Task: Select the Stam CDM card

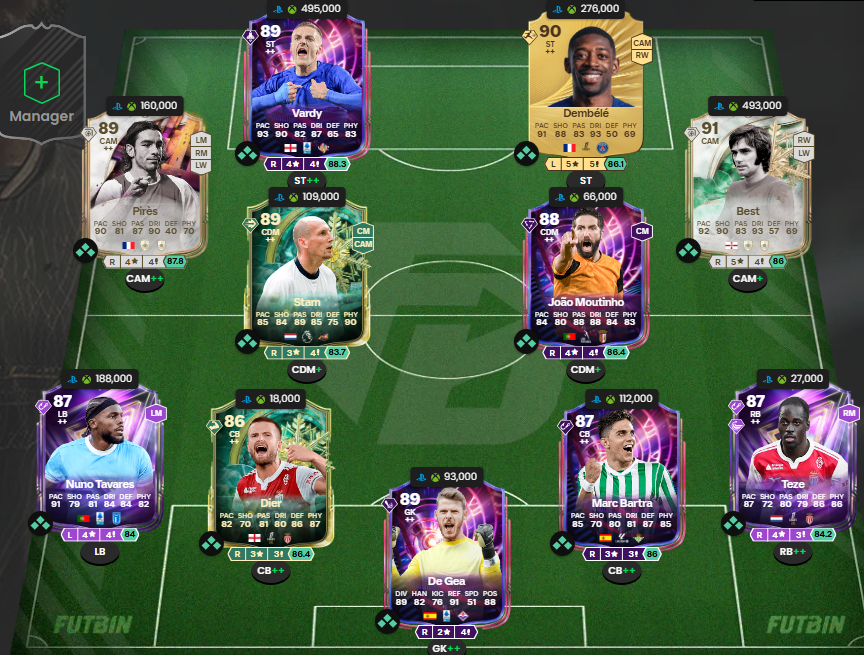Action: [x=305, y=272]
